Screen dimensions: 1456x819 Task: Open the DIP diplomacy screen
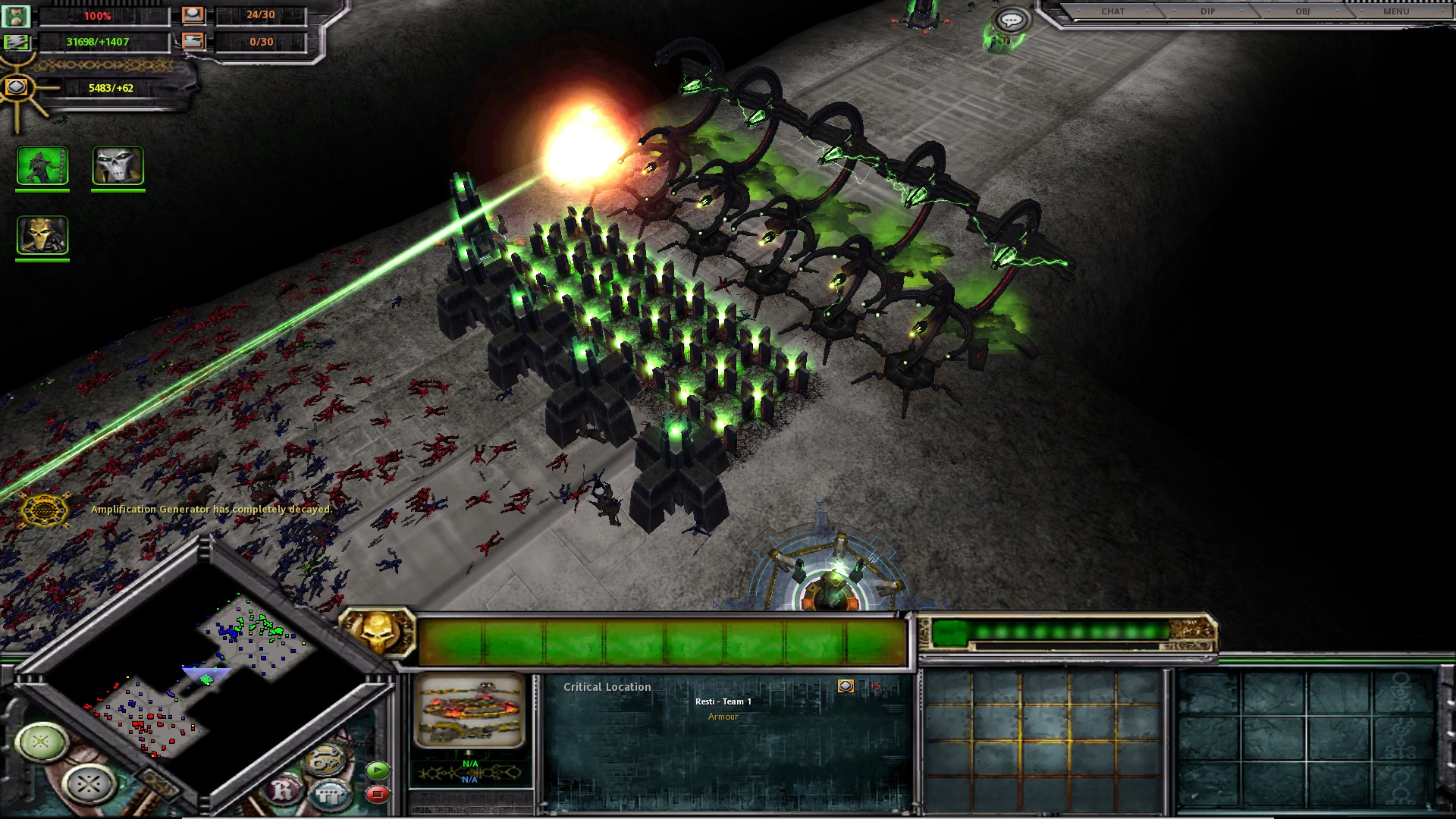click(x=1207, y=11)
